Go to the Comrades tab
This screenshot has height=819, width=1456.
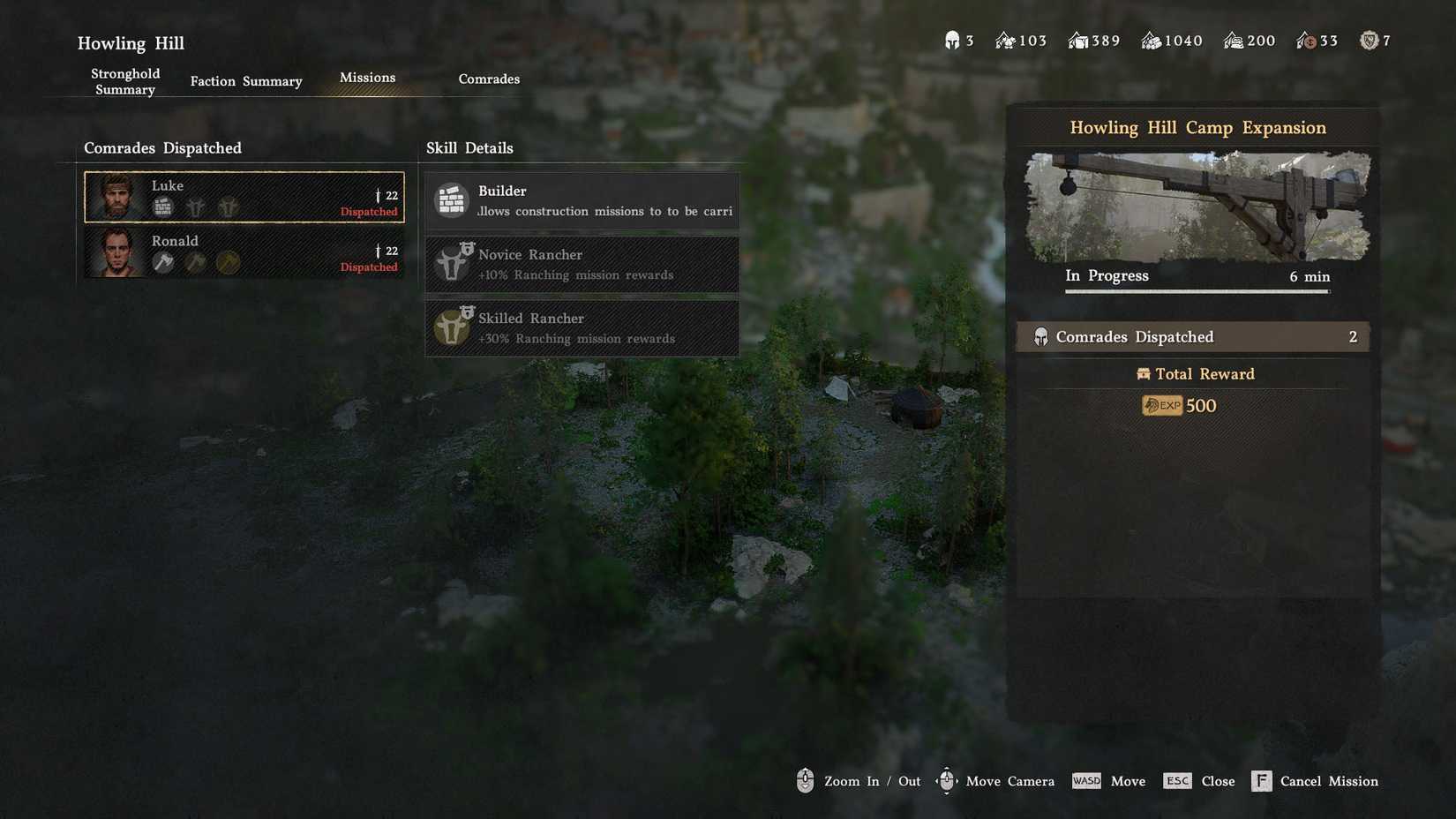point(489,79)
